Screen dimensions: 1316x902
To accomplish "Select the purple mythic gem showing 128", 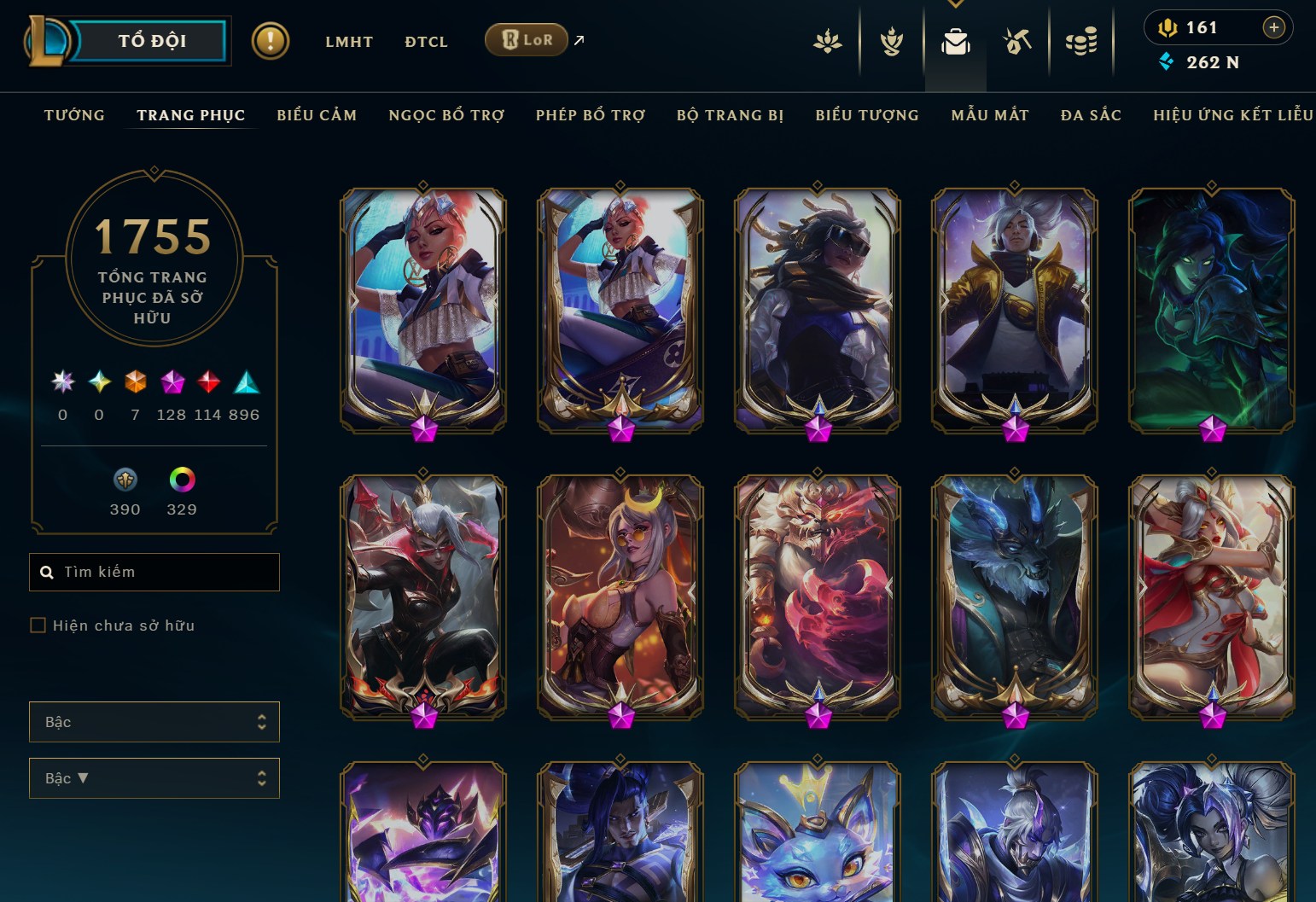I will point(172,383).
